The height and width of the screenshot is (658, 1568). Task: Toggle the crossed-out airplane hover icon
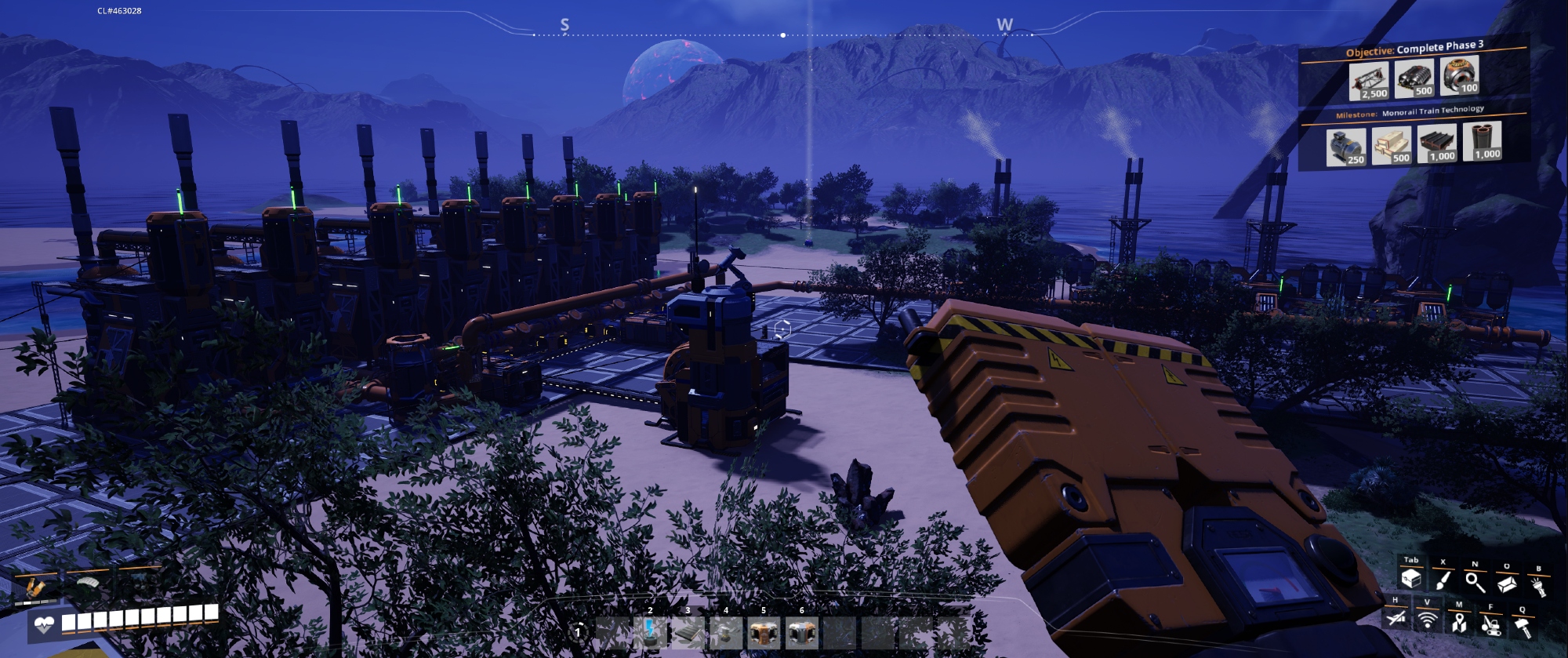tap(1395, 619)
